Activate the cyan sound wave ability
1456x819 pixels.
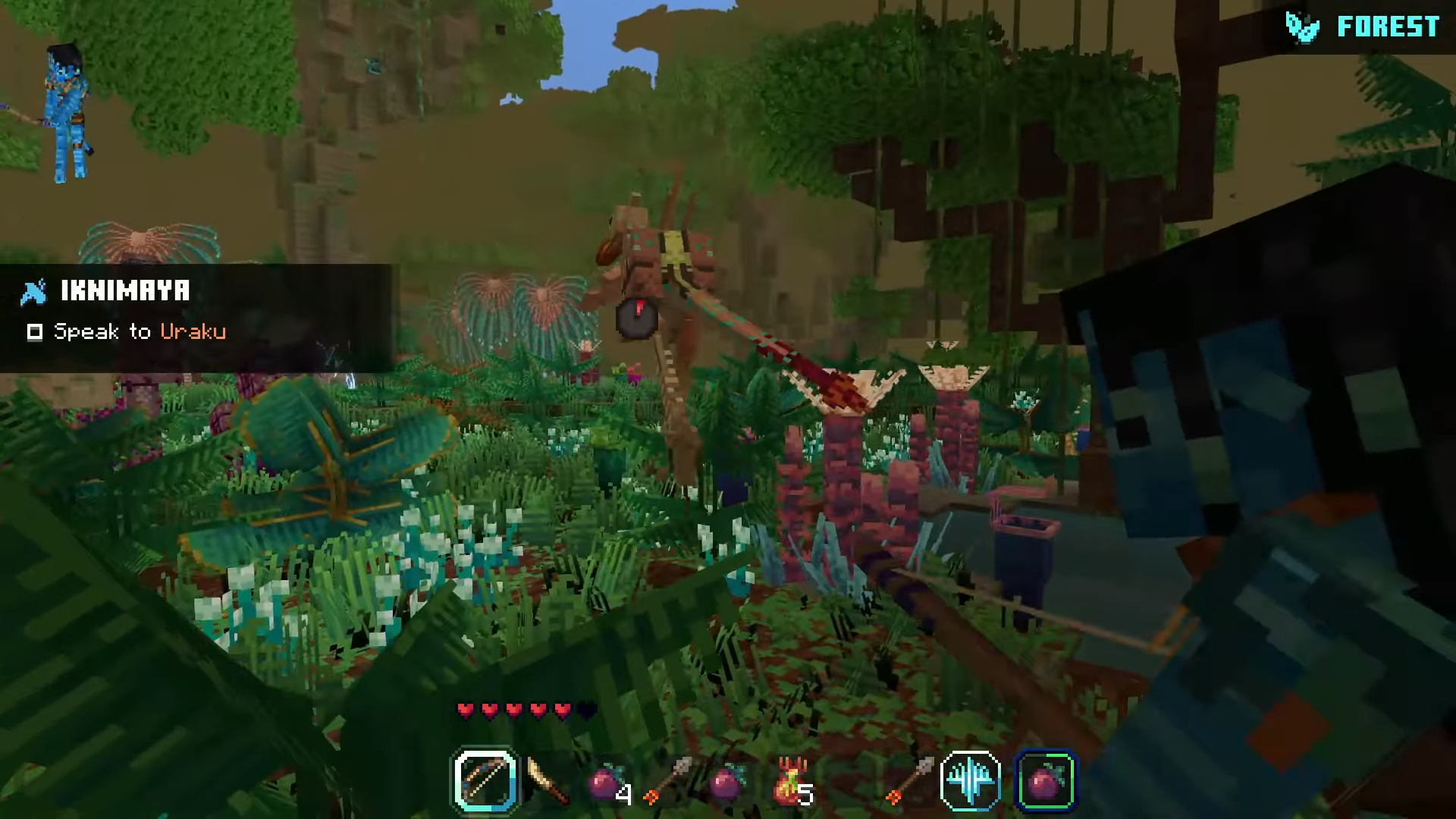[x=971, y=780]
